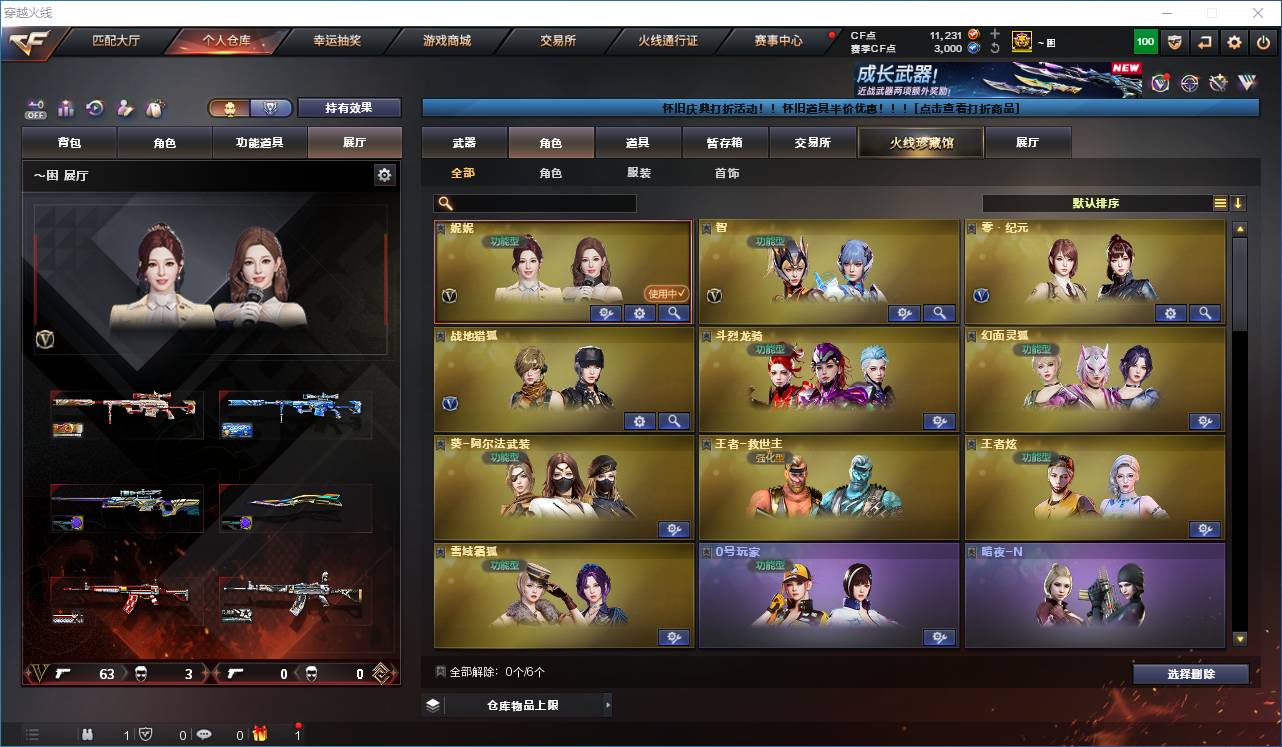1282x747 pixels.
Task: Toggle the character display side of the pill switch
Action: (x=230, y=108)
